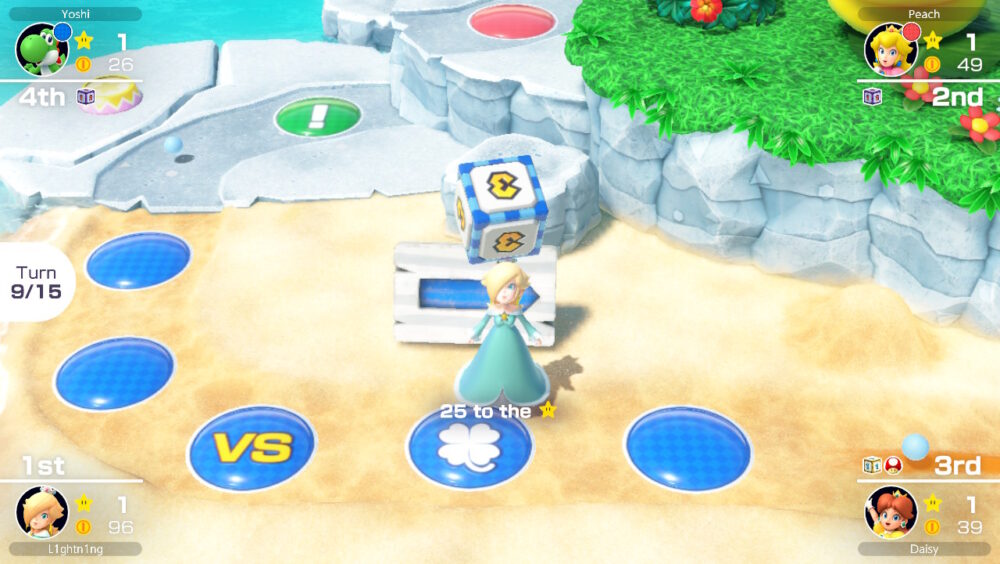Choose the lucky clover board space
Screen dimensions: 1000x564
(469, 448)
